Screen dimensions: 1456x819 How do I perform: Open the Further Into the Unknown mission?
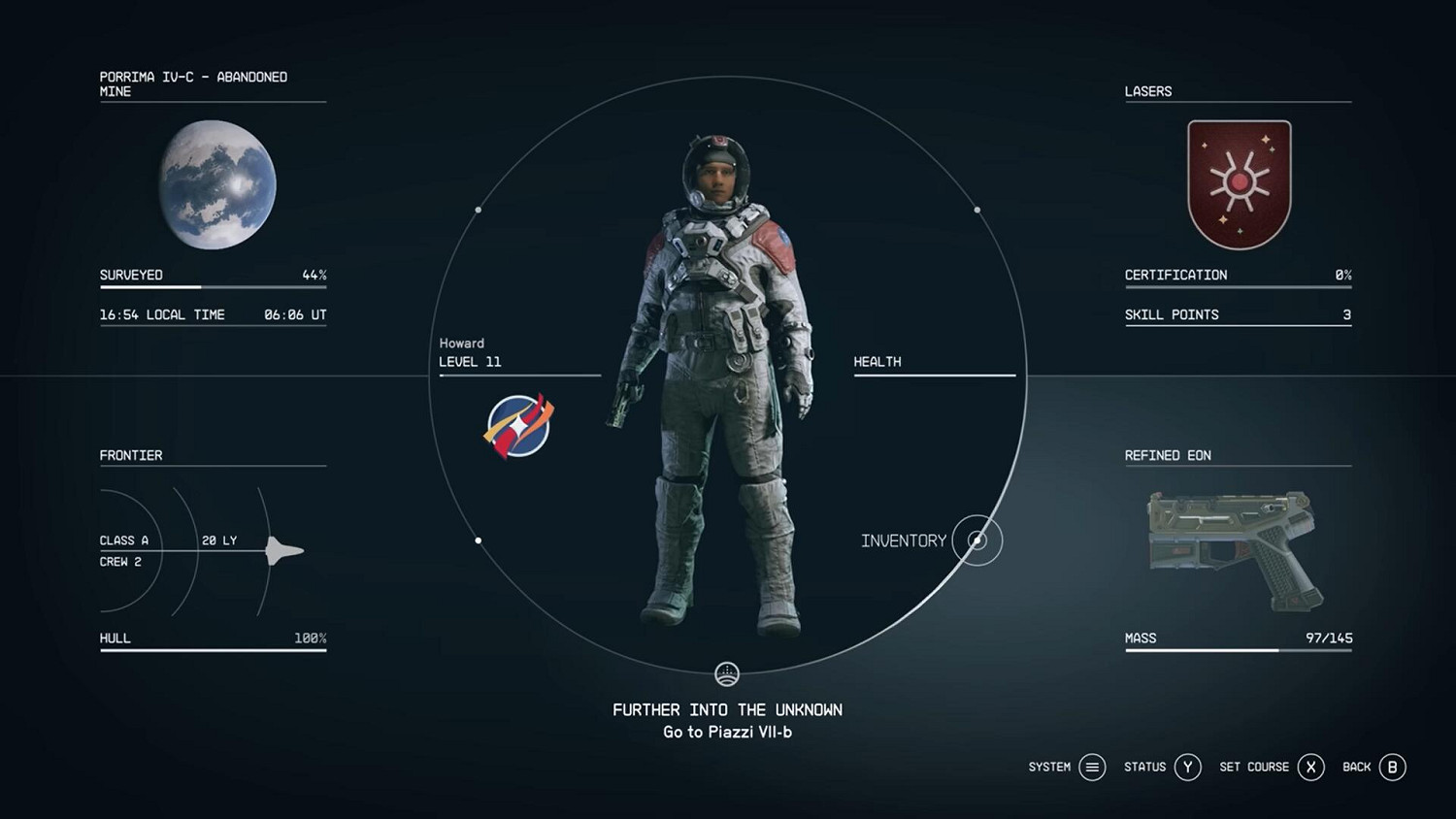tap(727, 710)
